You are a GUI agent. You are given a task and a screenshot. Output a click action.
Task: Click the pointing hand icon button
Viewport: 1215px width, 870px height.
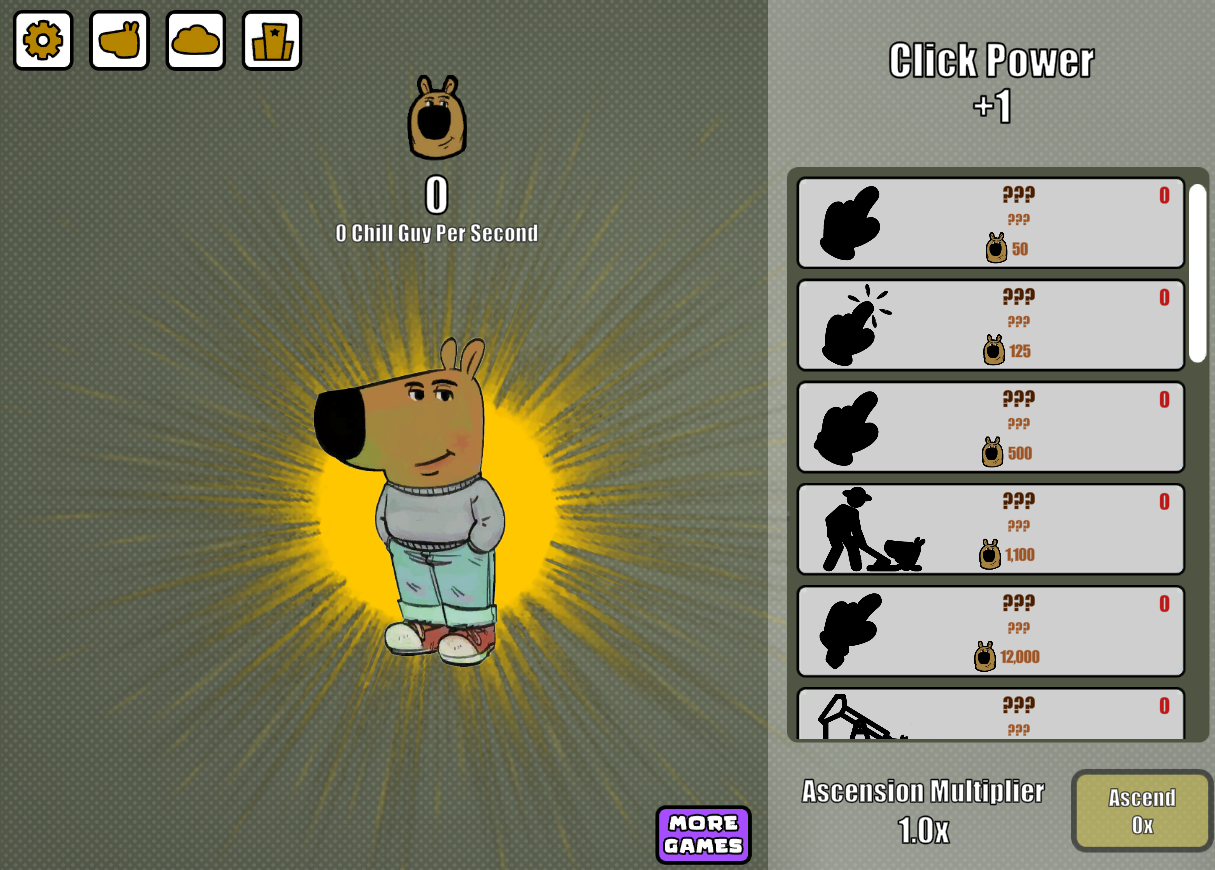coord(120,40)
